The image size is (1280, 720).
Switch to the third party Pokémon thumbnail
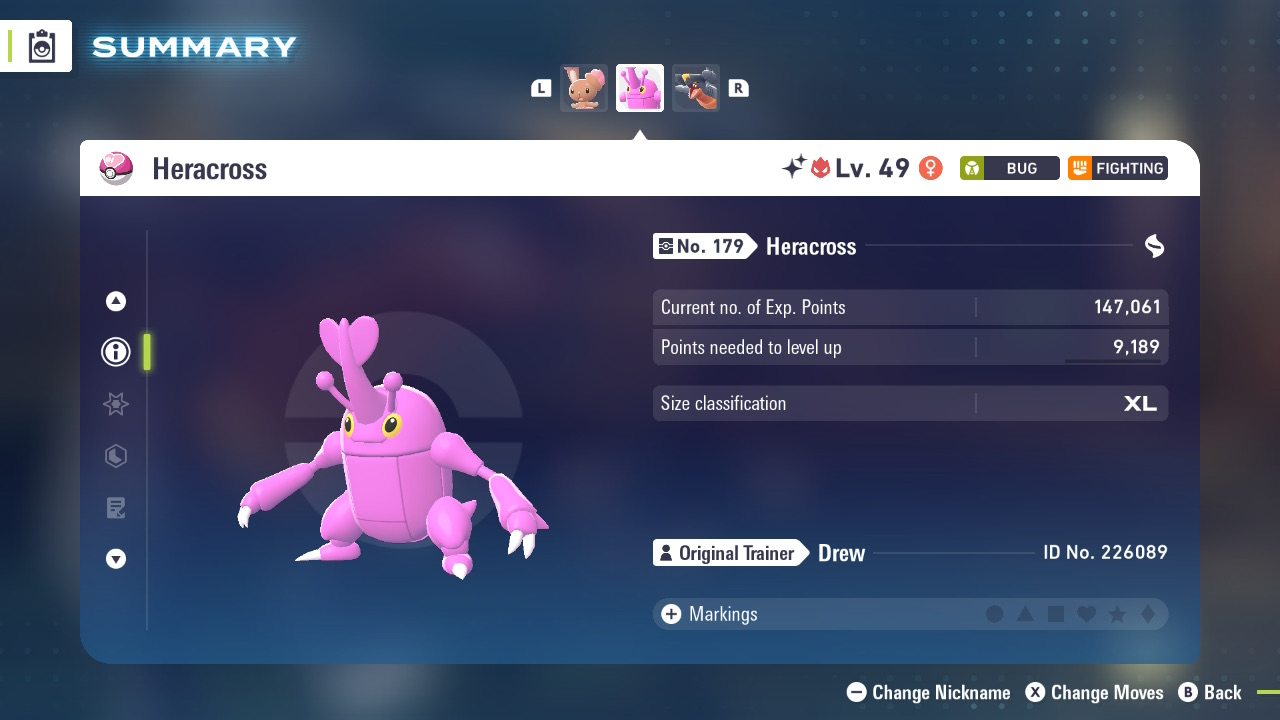click(696, 88)
